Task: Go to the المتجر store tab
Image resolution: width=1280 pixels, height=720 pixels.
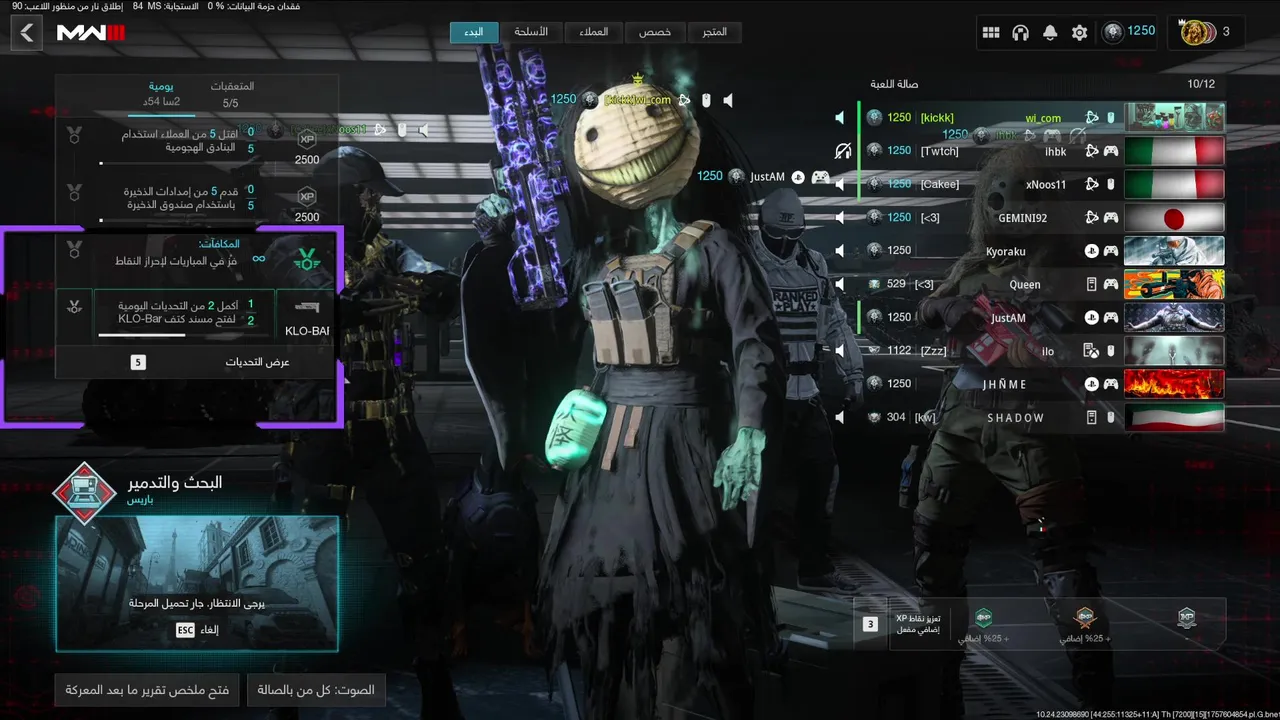Action: 714,32
